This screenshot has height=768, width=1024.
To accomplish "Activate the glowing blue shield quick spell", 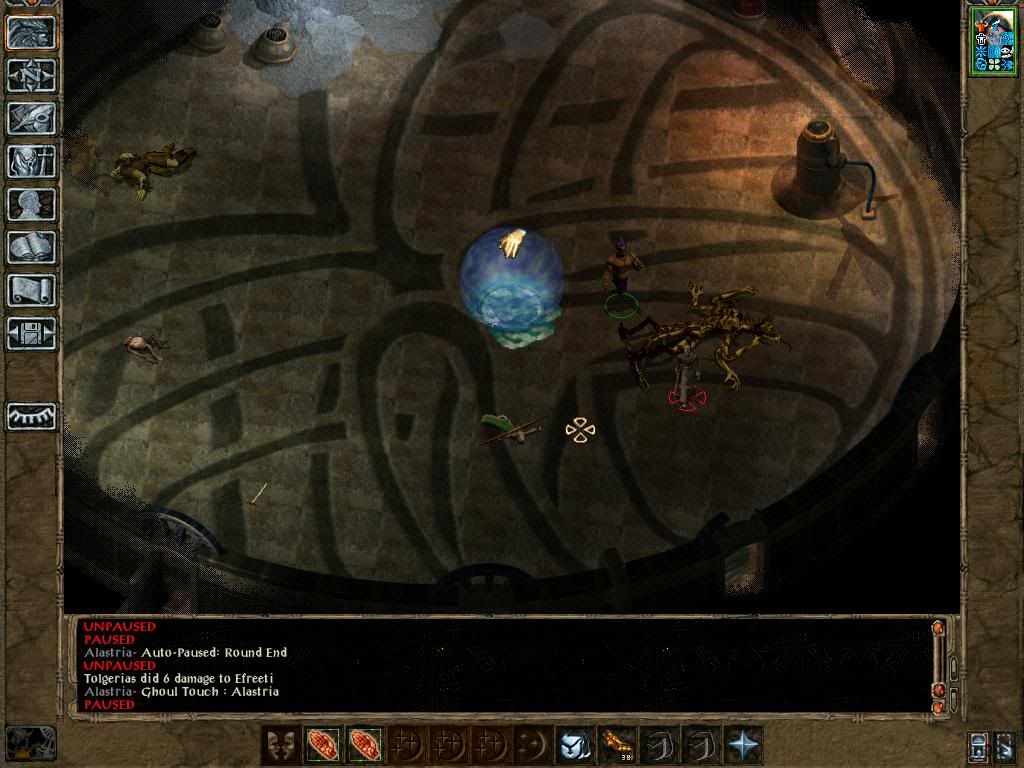I will [574, 745].
